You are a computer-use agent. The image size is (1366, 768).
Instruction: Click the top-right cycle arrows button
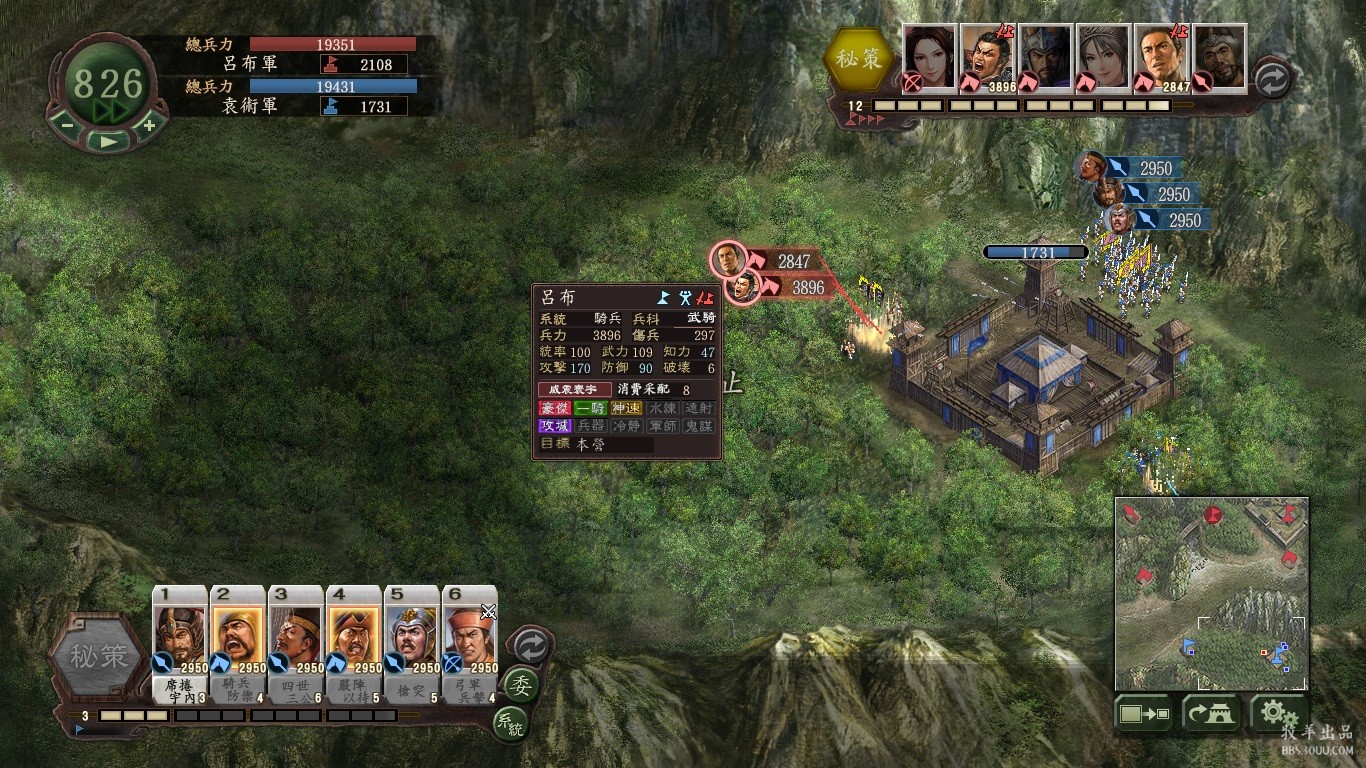pyautogui.click(x=1271, y=79)
